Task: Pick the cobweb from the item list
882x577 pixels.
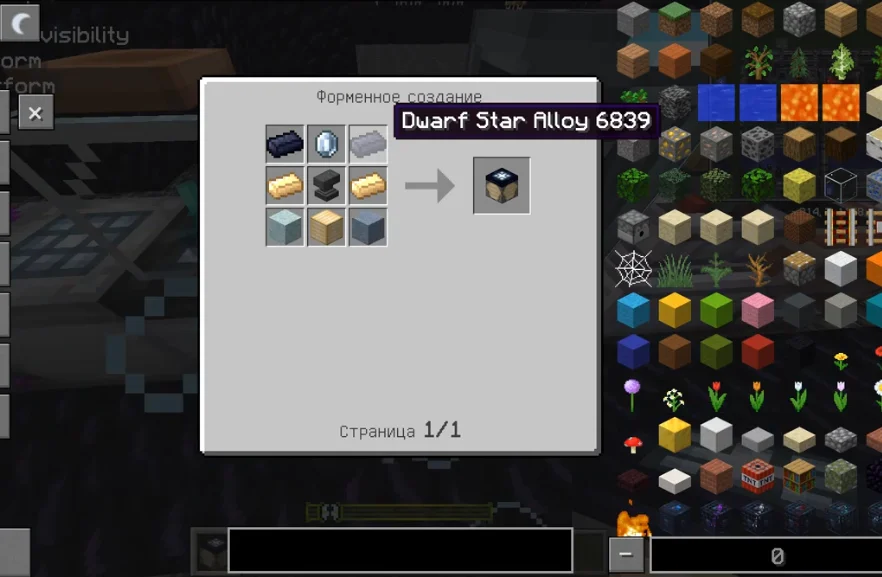Action: [x=634, y=269]
